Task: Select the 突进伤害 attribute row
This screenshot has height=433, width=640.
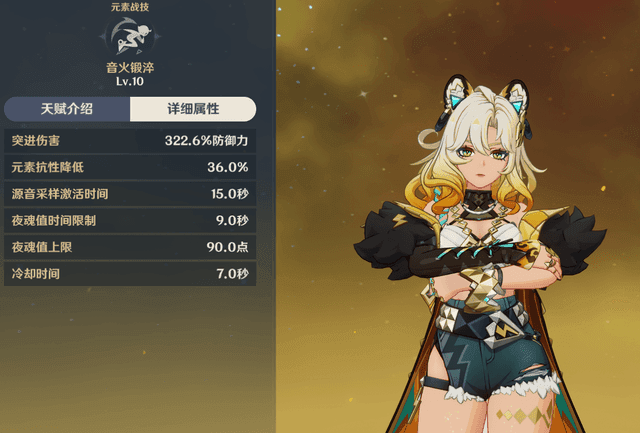Action: (x=129, y=141)
